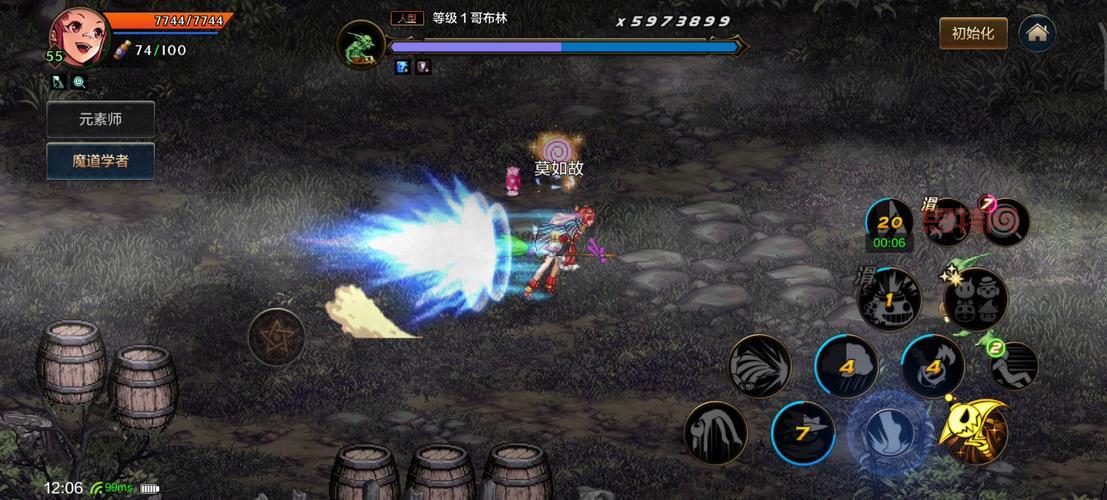Image resolution: width=1107 pixels, height=500 pixels.
Task: Activate the four-faces summon skill
Action: [975, 300]
